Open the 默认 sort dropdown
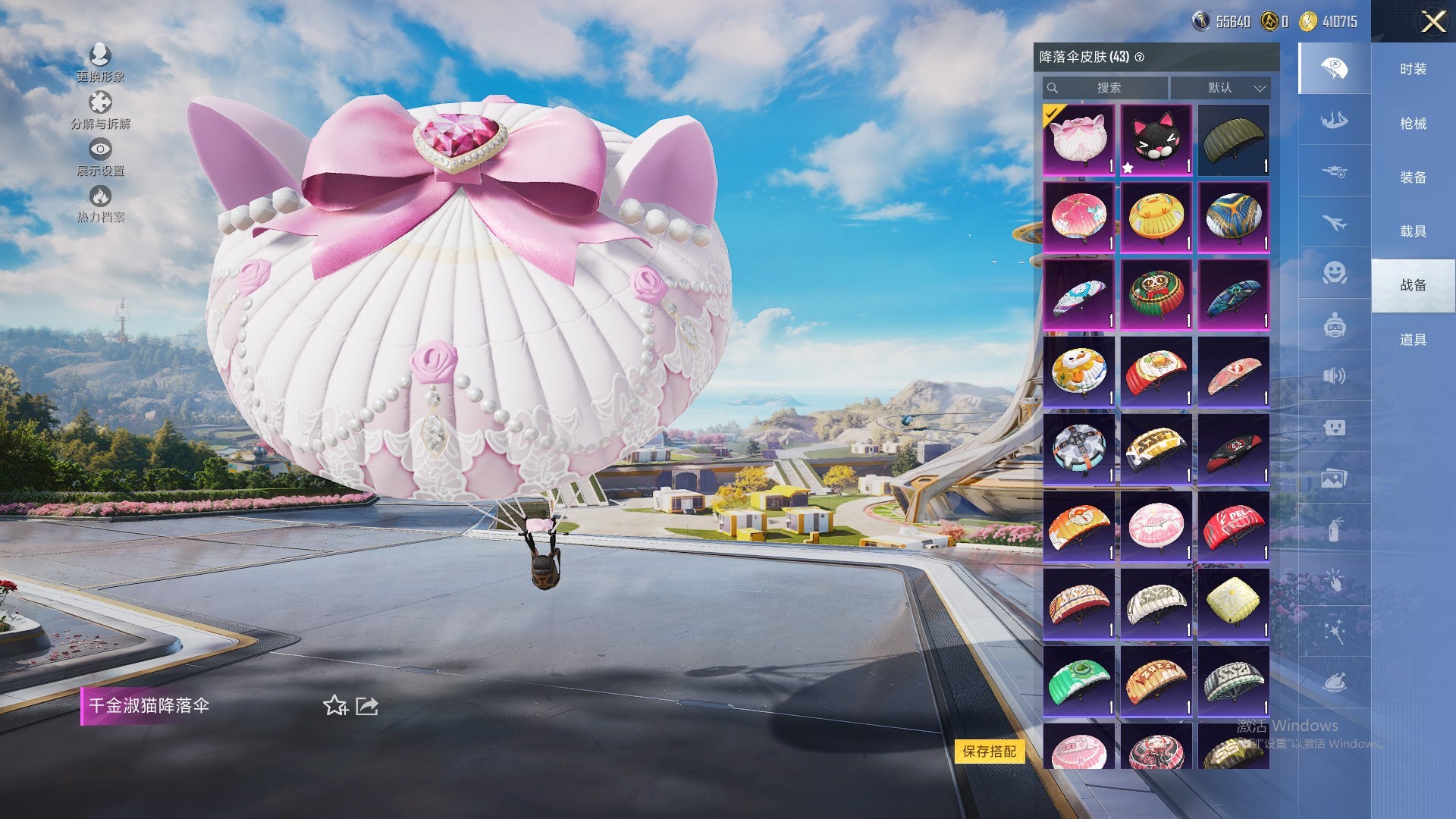 coord(1220,88)
